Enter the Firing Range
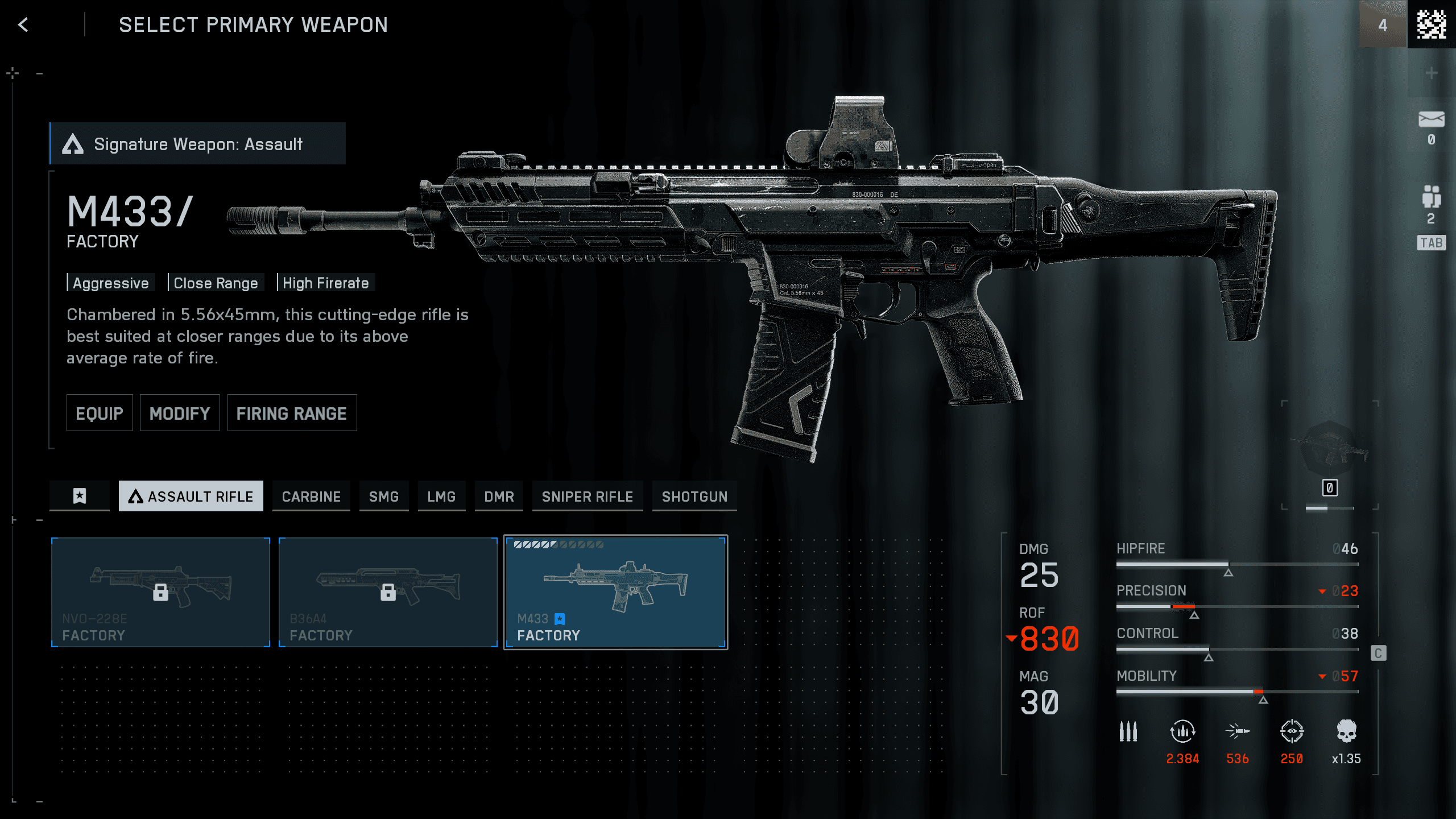Screen dimensions: 1456x819 click(292, 413)
